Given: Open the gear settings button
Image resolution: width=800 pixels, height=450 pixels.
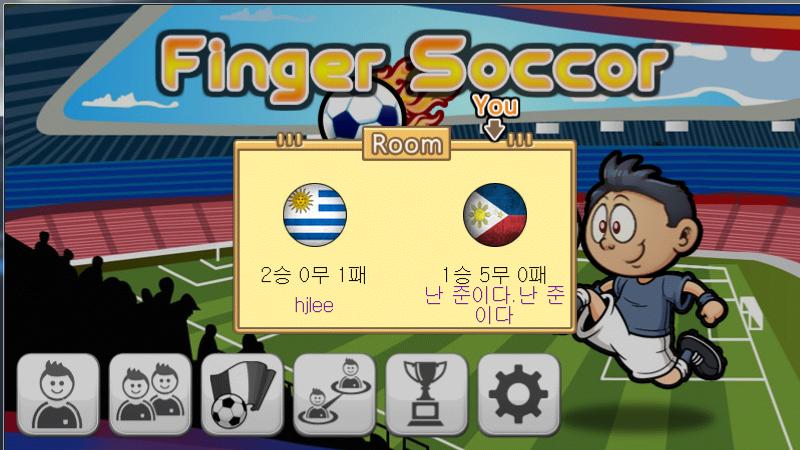Looking at the screenshot, I should coord(518,394).
